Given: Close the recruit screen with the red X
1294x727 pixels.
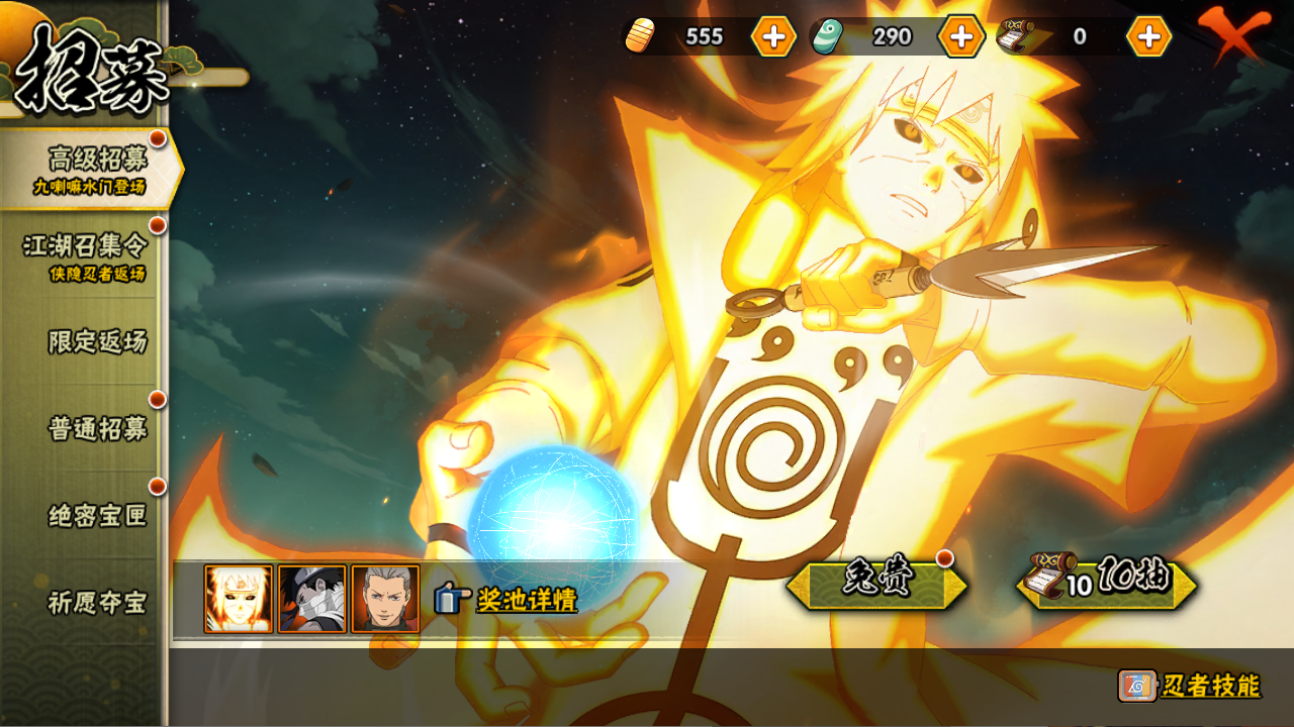Looking at the screenshot, I should [1235, 35].
